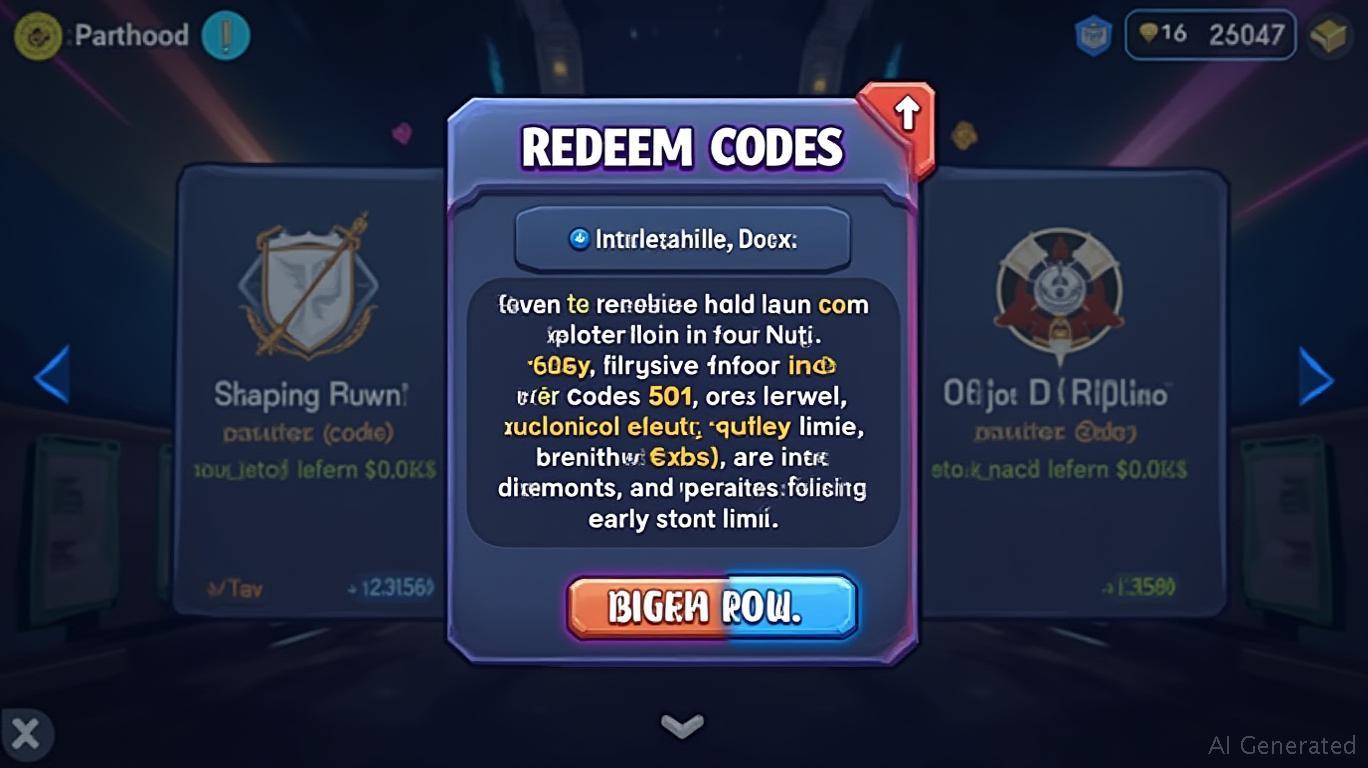Click the X button in the bottom corner
The height and width of the screenshot is (768, 1368).
25,735
